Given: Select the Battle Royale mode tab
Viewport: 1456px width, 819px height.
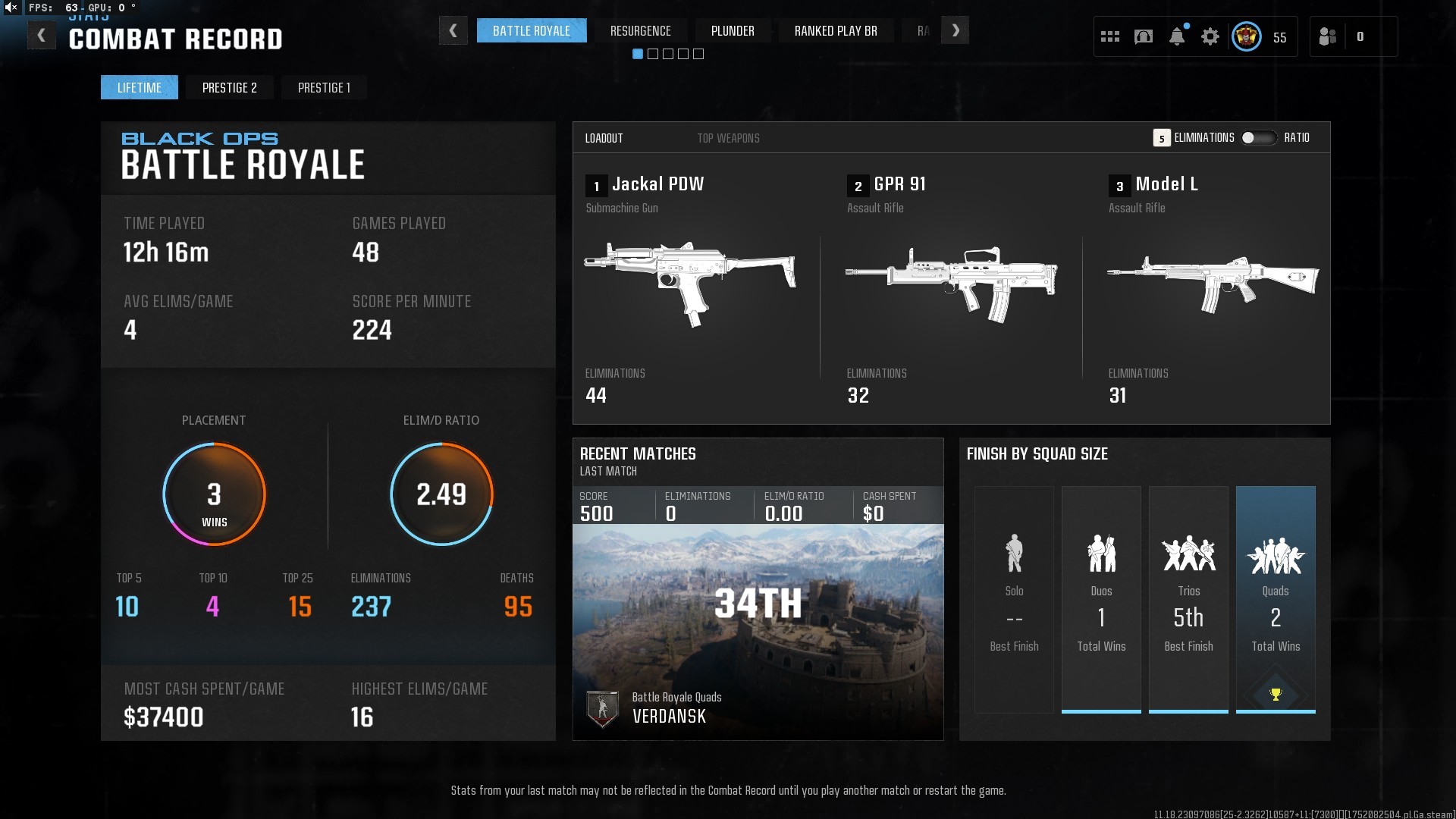Looking at the screenshot, I should click(531, 31).
